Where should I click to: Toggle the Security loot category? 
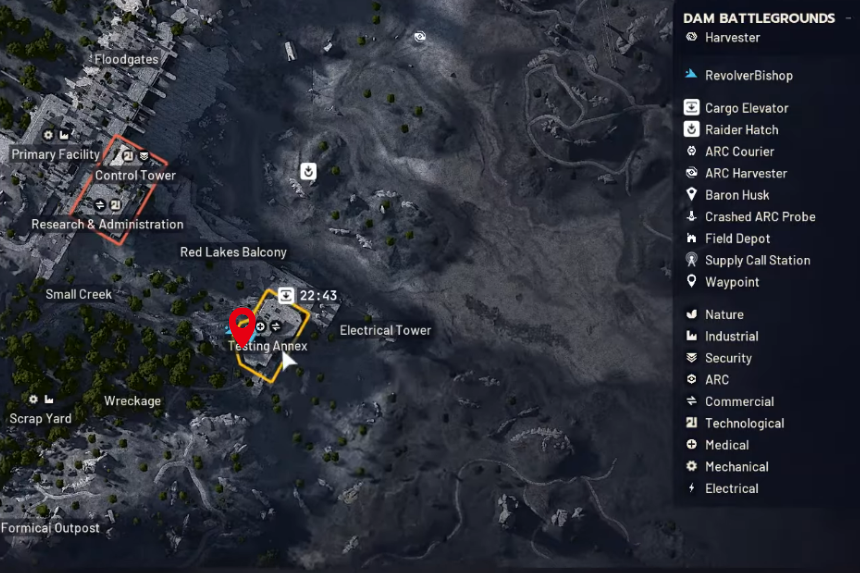[728, 358]
